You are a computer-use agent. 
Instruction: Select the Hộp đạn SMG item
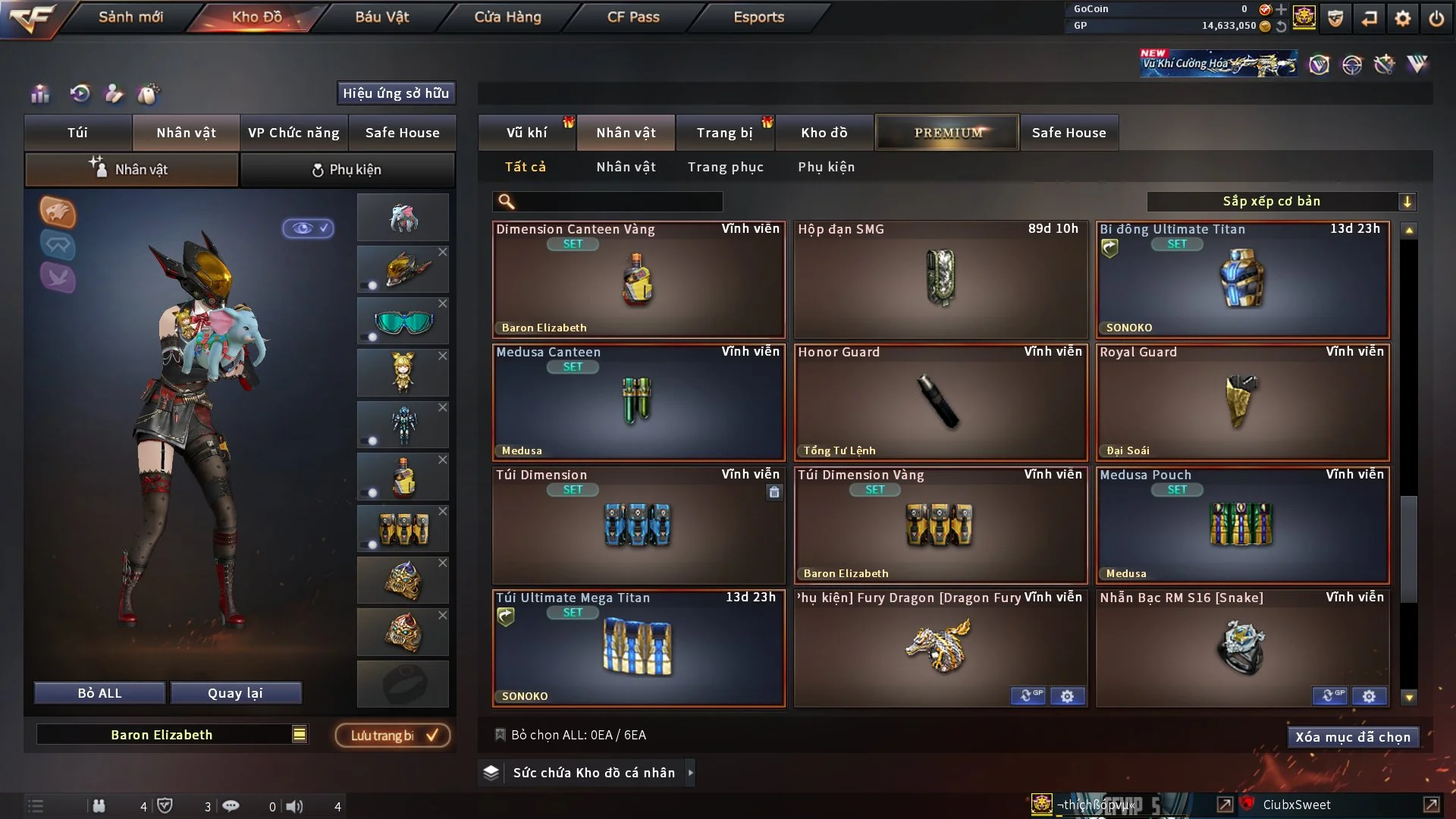[x=940, y=279]
